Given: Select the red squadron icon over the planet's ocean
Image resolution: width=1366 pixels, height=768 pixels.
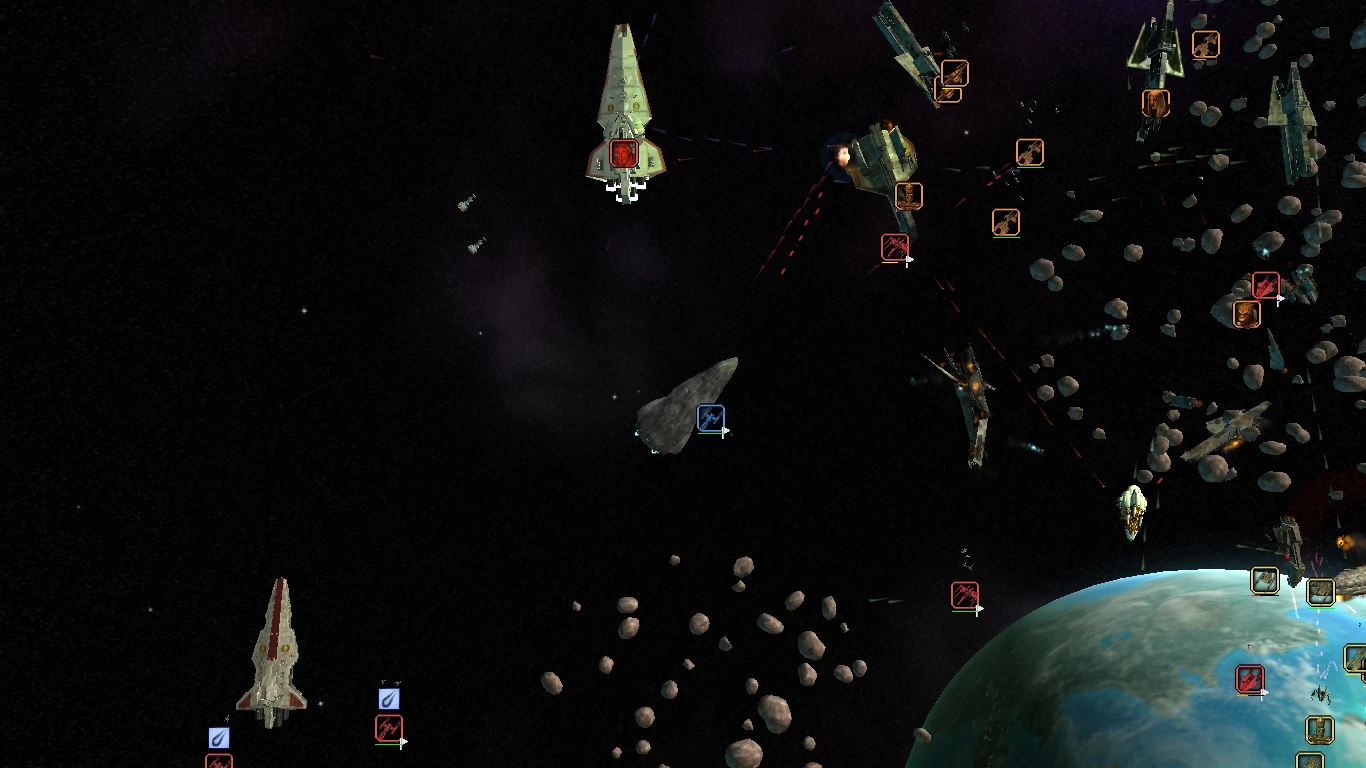Looking at the screenshot, I should pos(1250,679).
